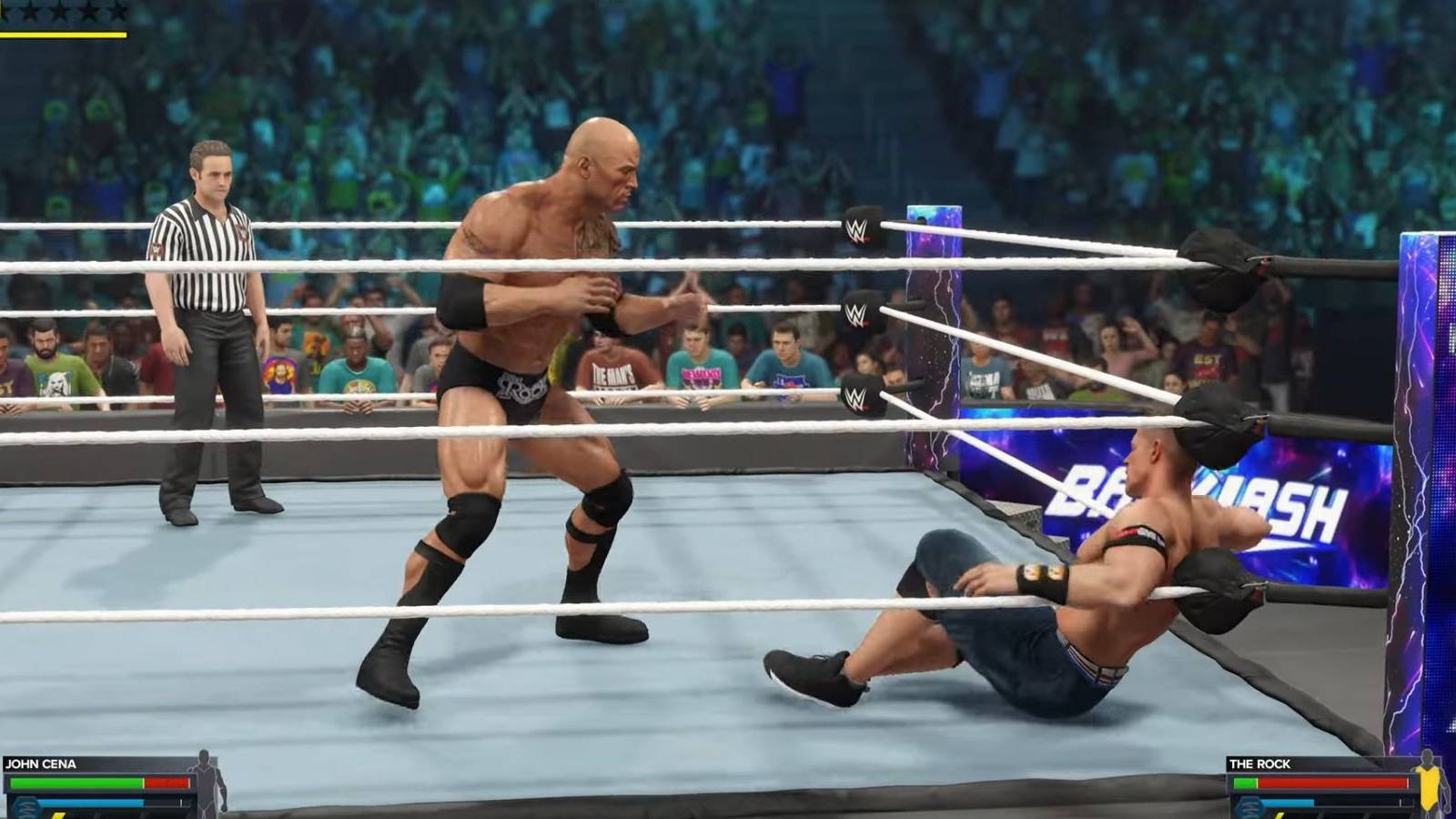The image size is (1456, 819).
Task: Toggle the second match-rating star
Action: point(30,12)
